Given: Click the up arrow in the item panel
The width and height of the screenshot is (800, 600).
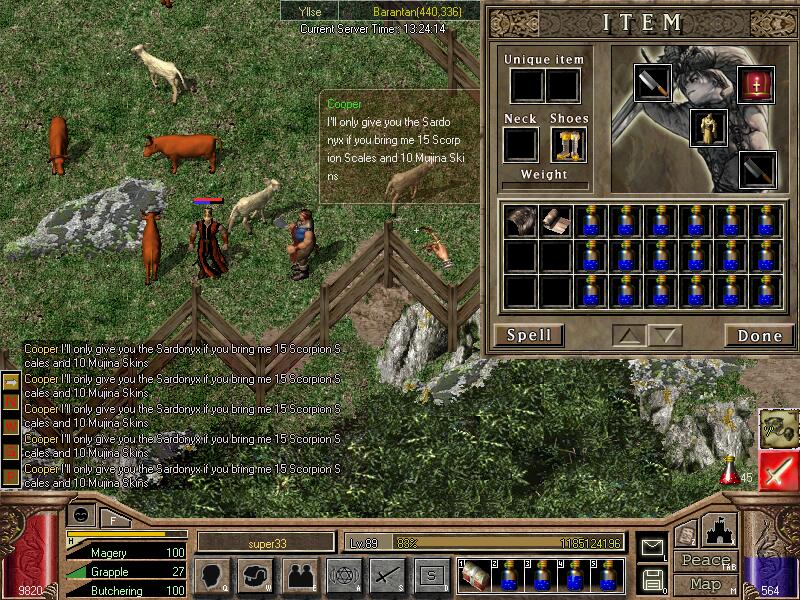Looking at the screenshot, I should [x=629, y=335].
